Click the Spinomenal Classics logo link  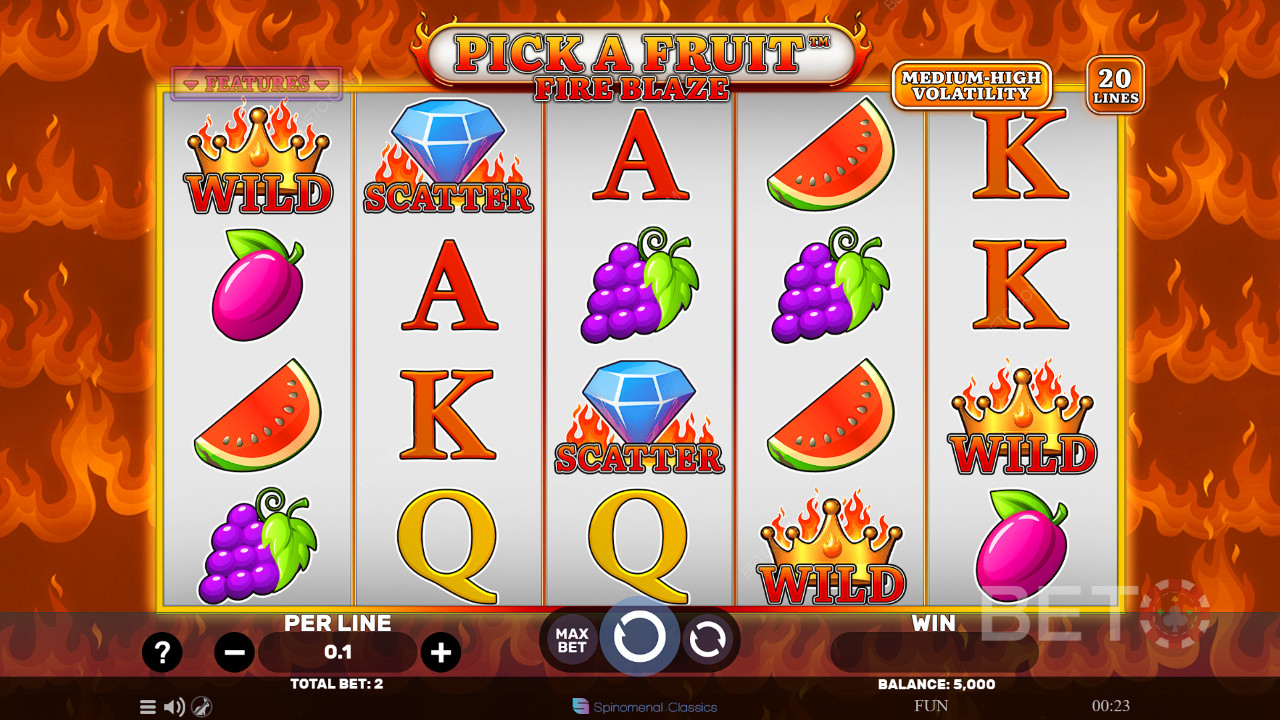click(x=645, y=707)
